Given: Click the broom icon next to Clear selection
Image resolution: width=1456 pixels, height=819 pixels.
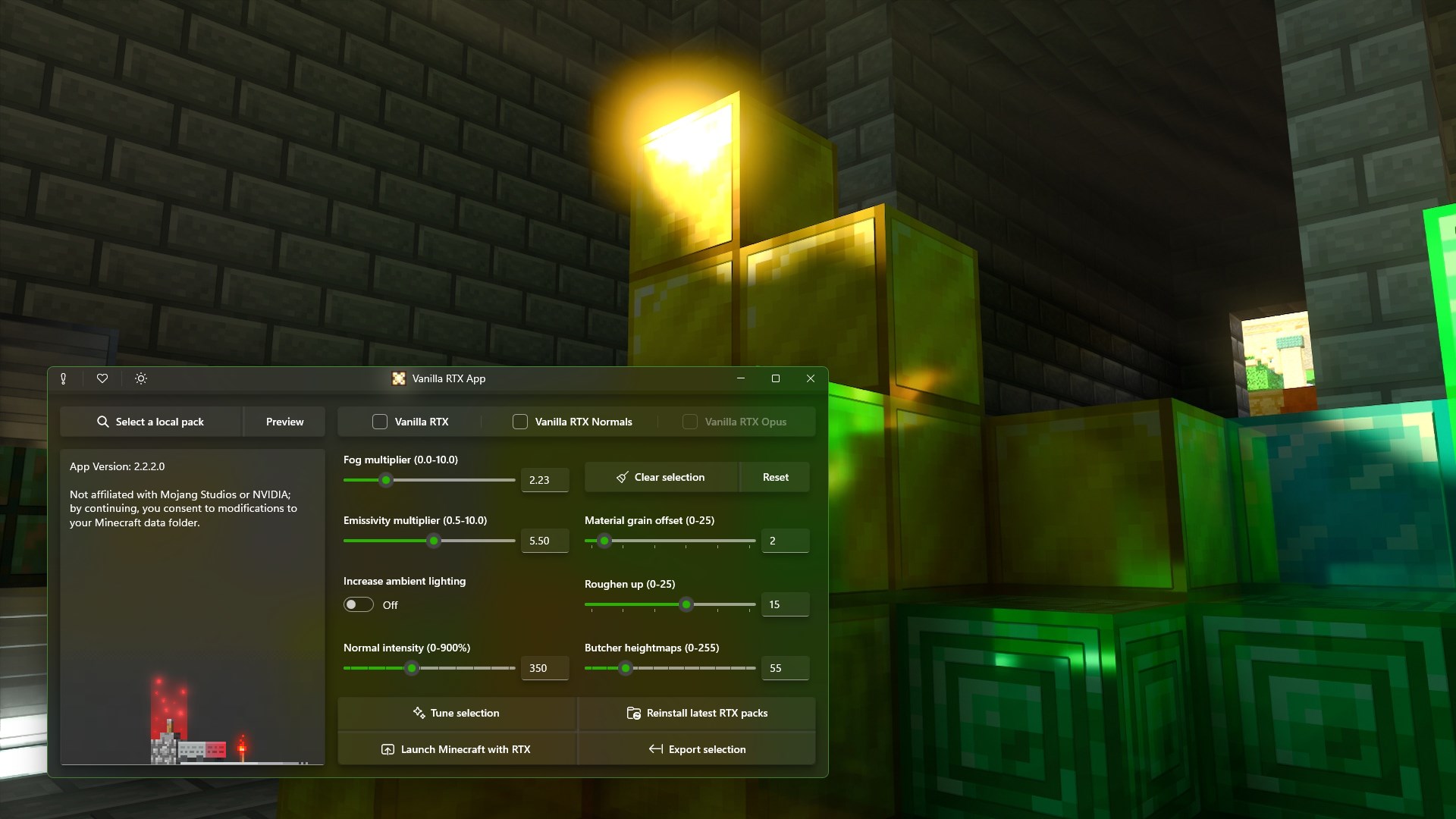Looking at the screenshot, I should point(623,477).
